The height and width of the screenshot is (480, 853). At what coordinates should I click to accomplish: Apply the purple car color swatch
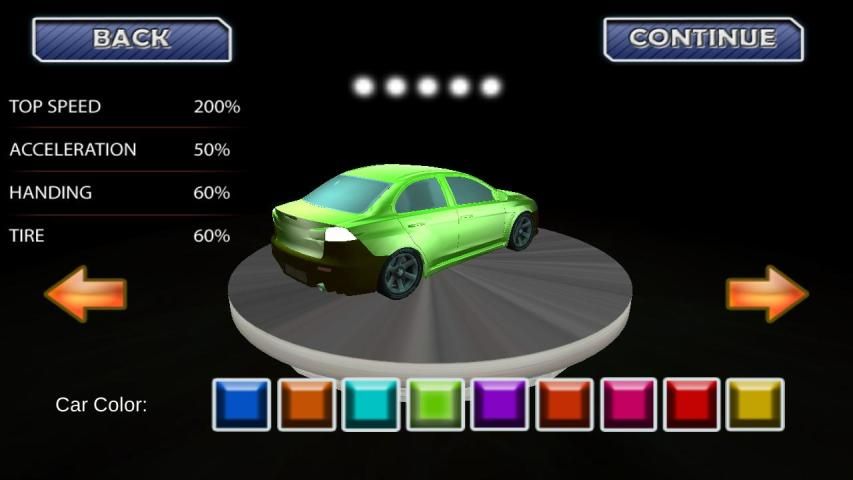[499, 404]
